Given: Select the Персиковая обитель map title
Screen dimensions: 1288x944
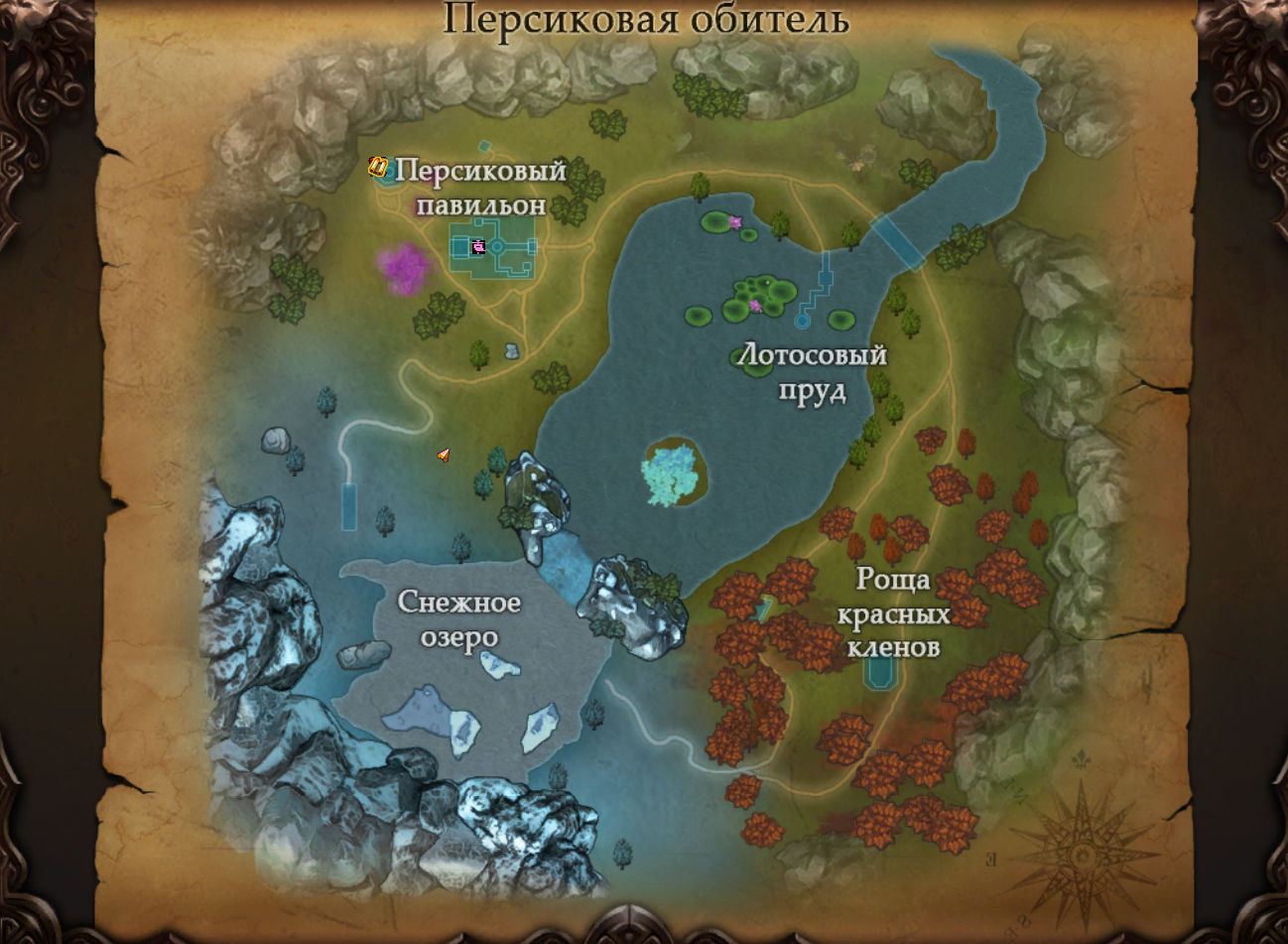Looking at the screenshot, I should pyautogui.click(x=644, y=16).
